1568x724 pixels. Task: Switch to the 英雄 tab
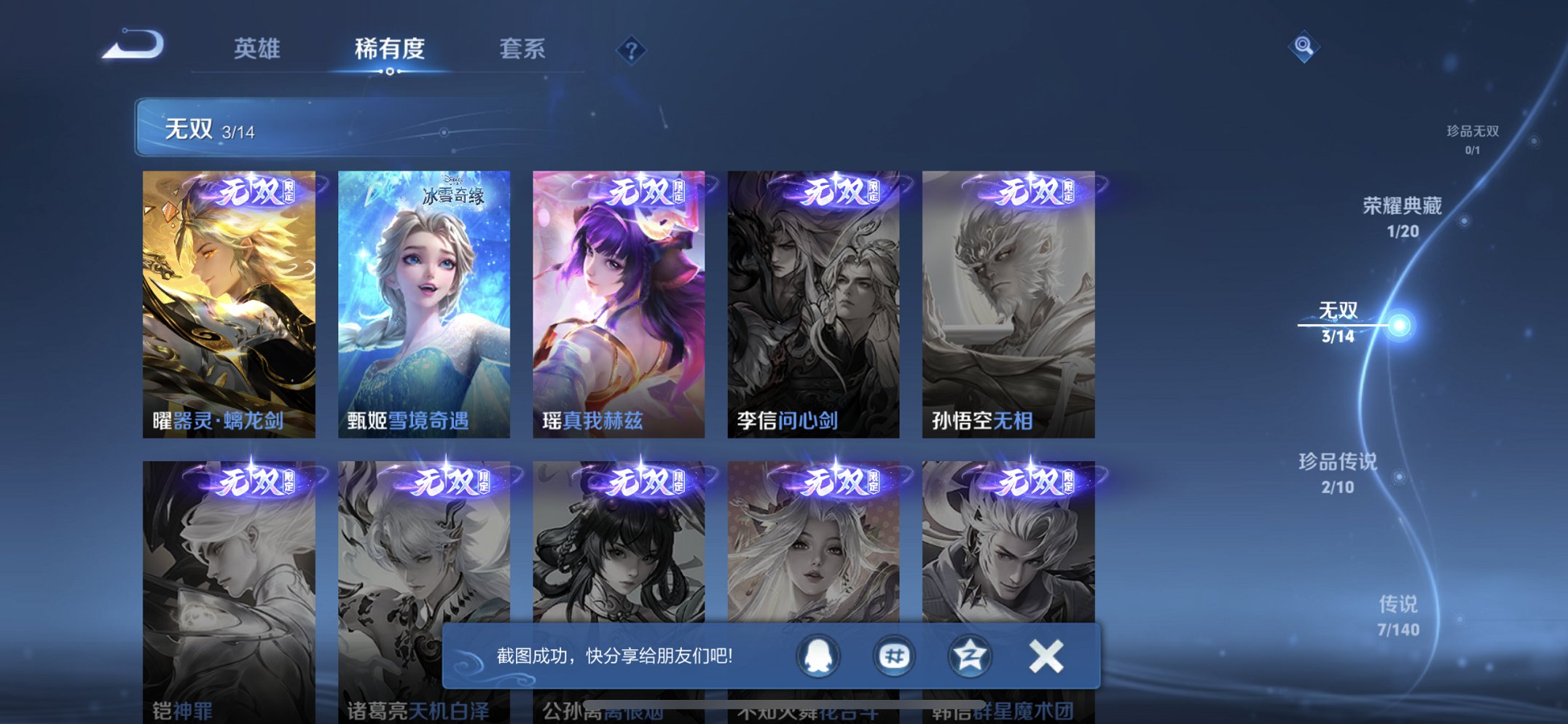pos(256,50)
